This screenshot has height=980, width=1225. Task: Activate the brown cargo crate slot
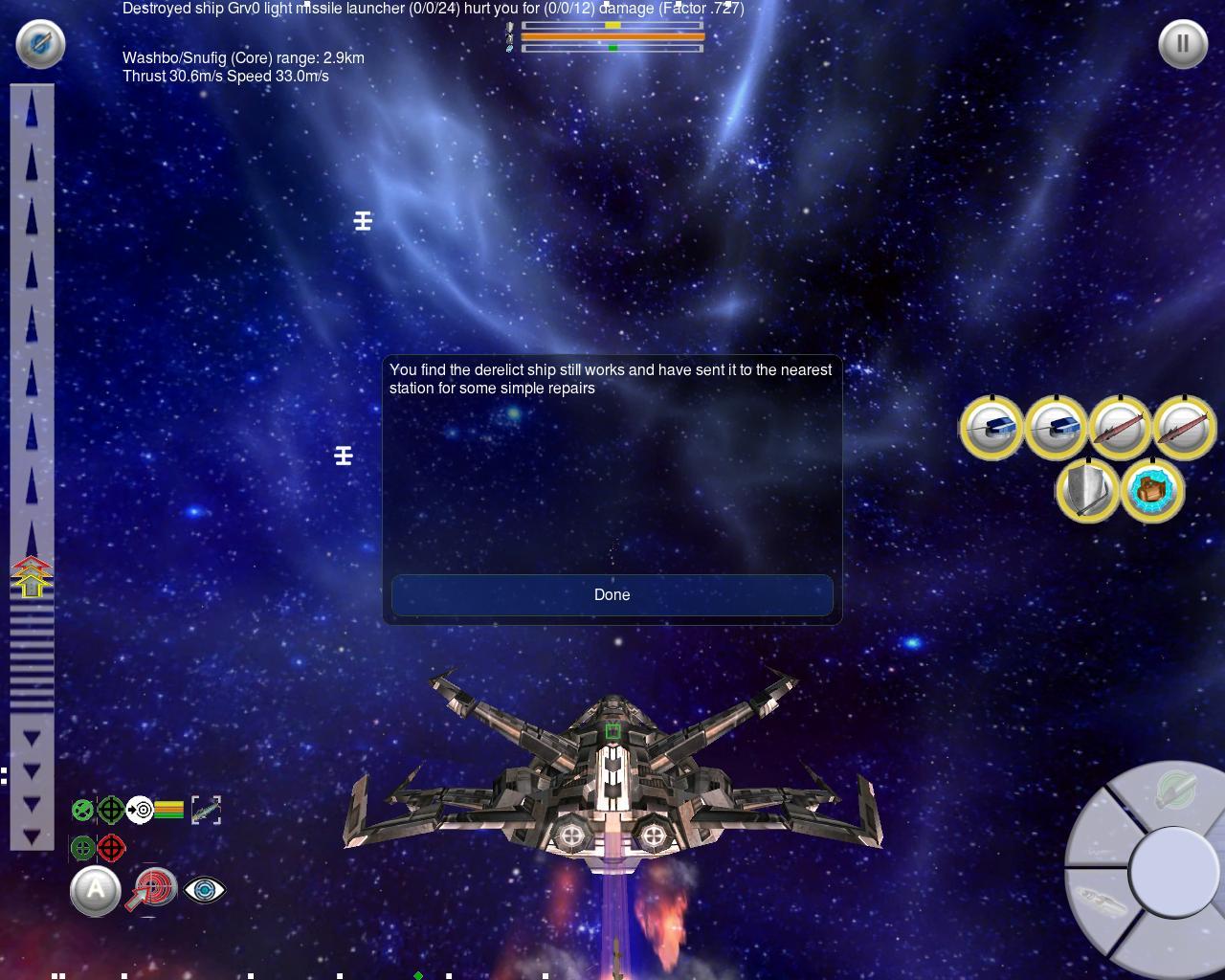coord(1152,491)
